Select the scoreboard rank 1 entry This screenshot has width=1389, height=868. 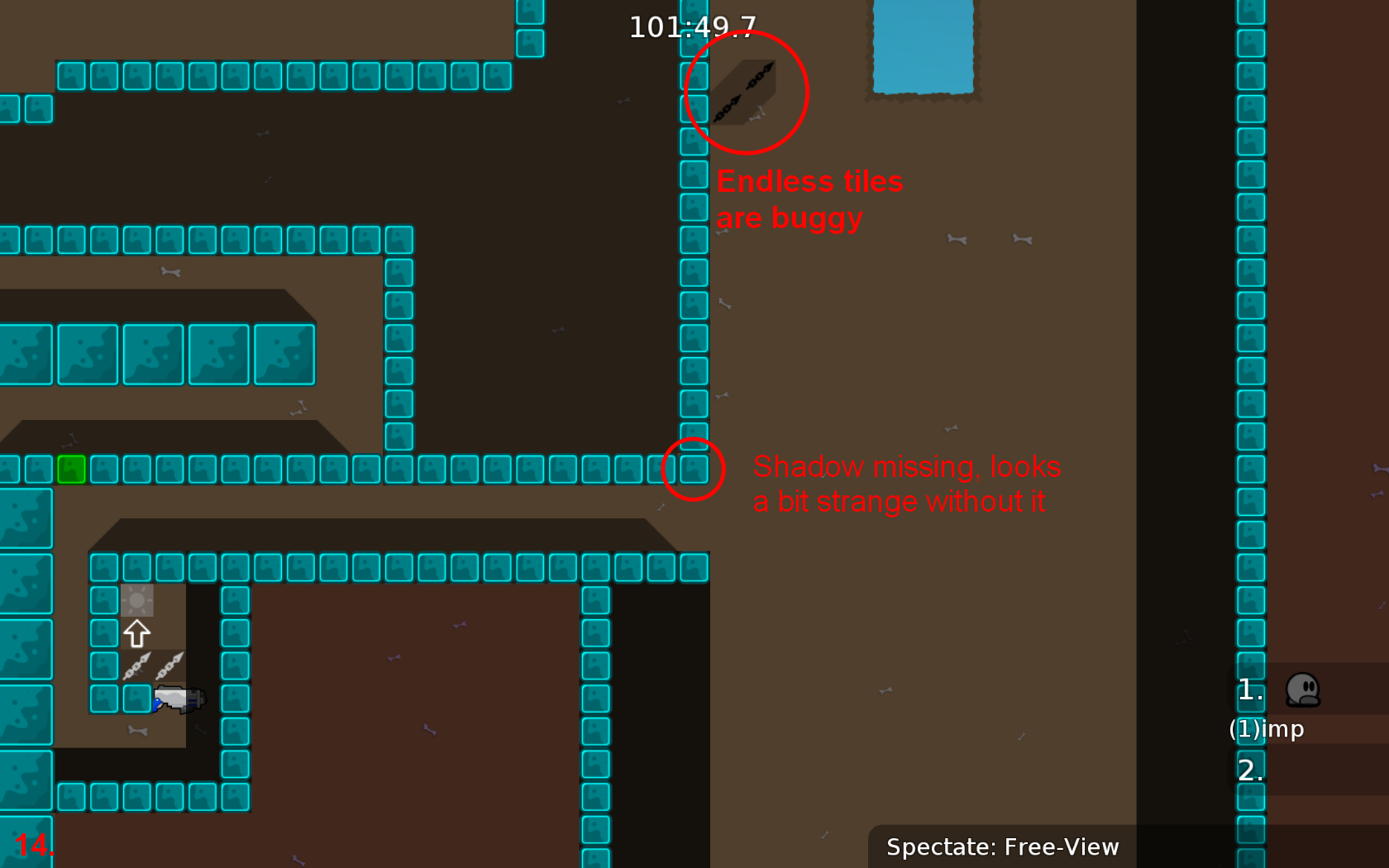(1249, 691)
